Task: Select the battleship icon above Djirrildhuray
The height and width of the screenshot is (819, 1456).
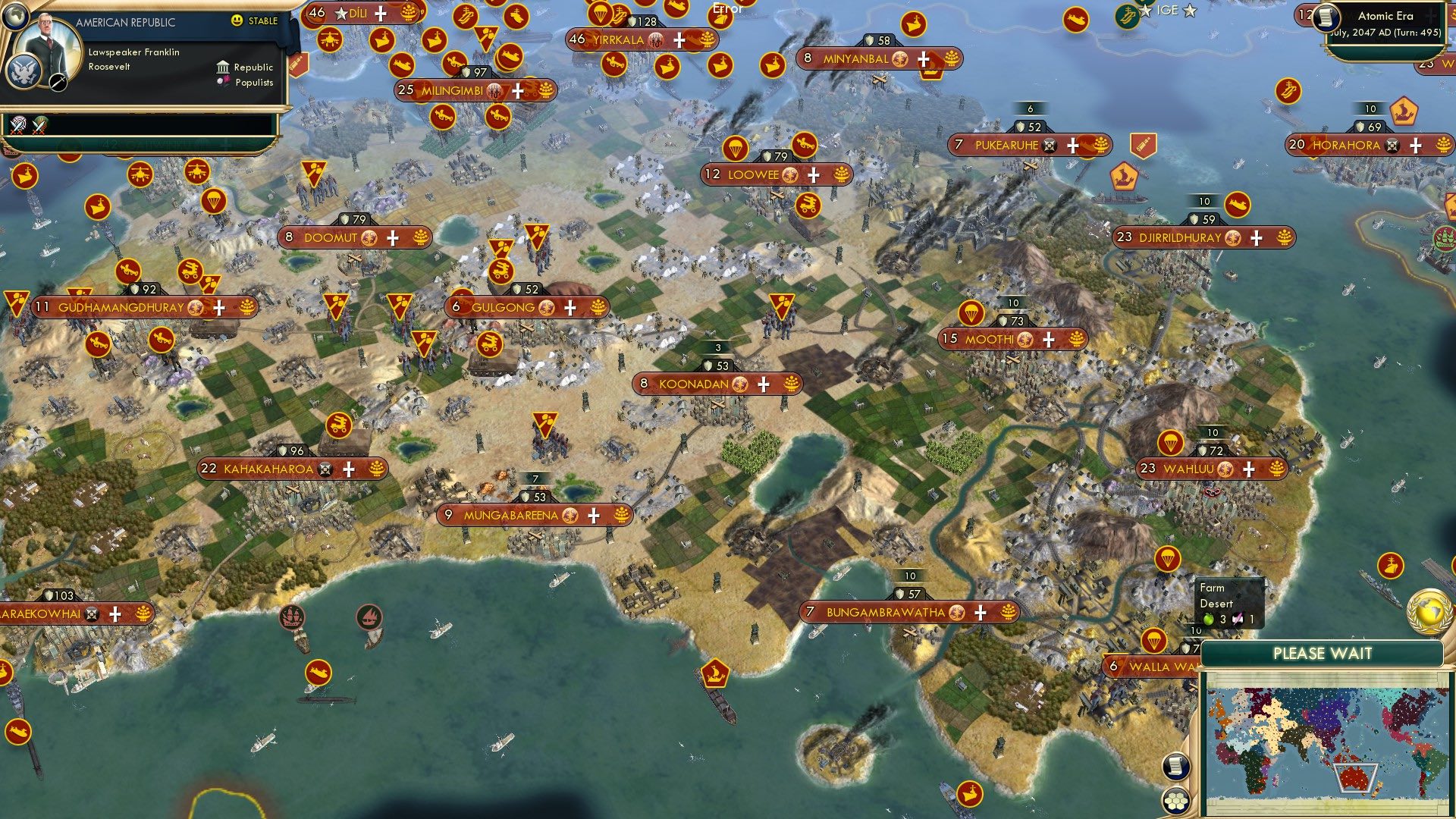Action: click(x=1238, y=205)
